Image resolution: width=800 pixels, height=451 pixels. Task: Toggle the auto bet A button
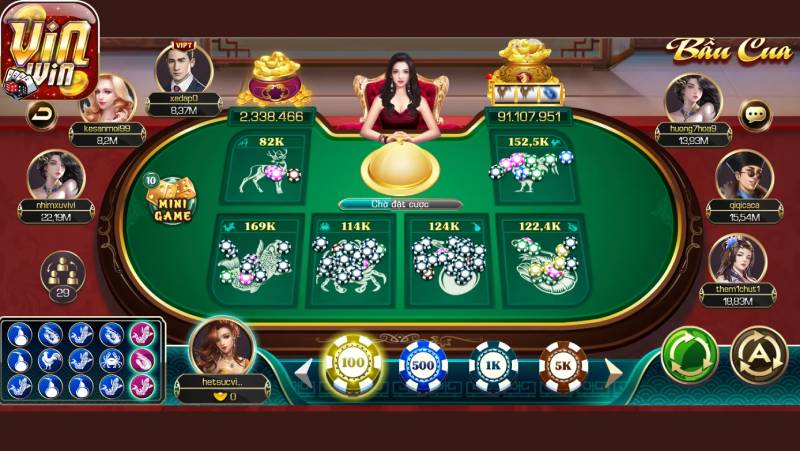point(759,355)
